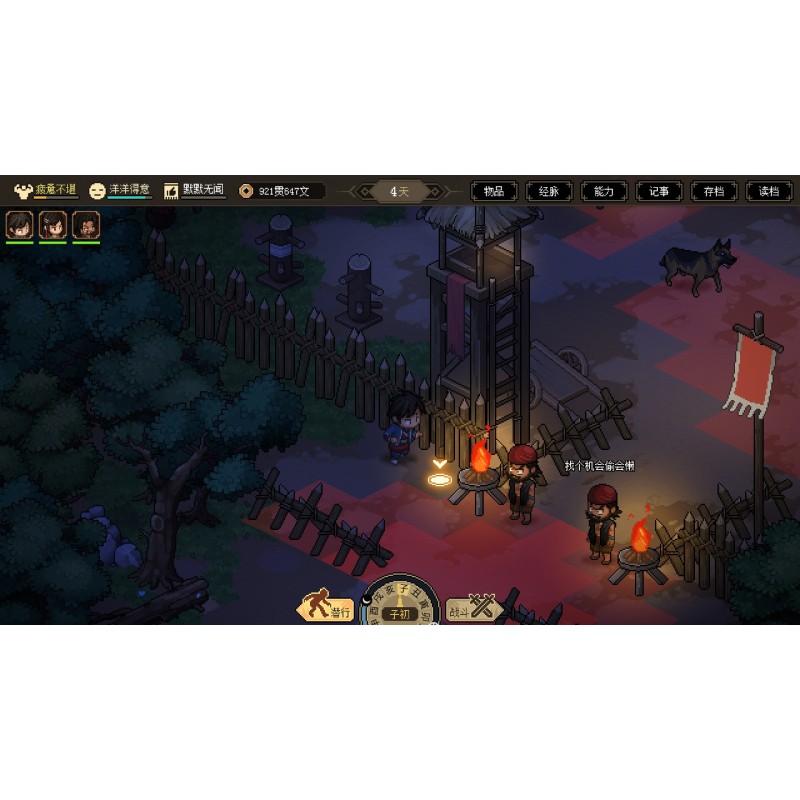Select the third party member portrait
The image size is (800, 800).
click(86, 225)
